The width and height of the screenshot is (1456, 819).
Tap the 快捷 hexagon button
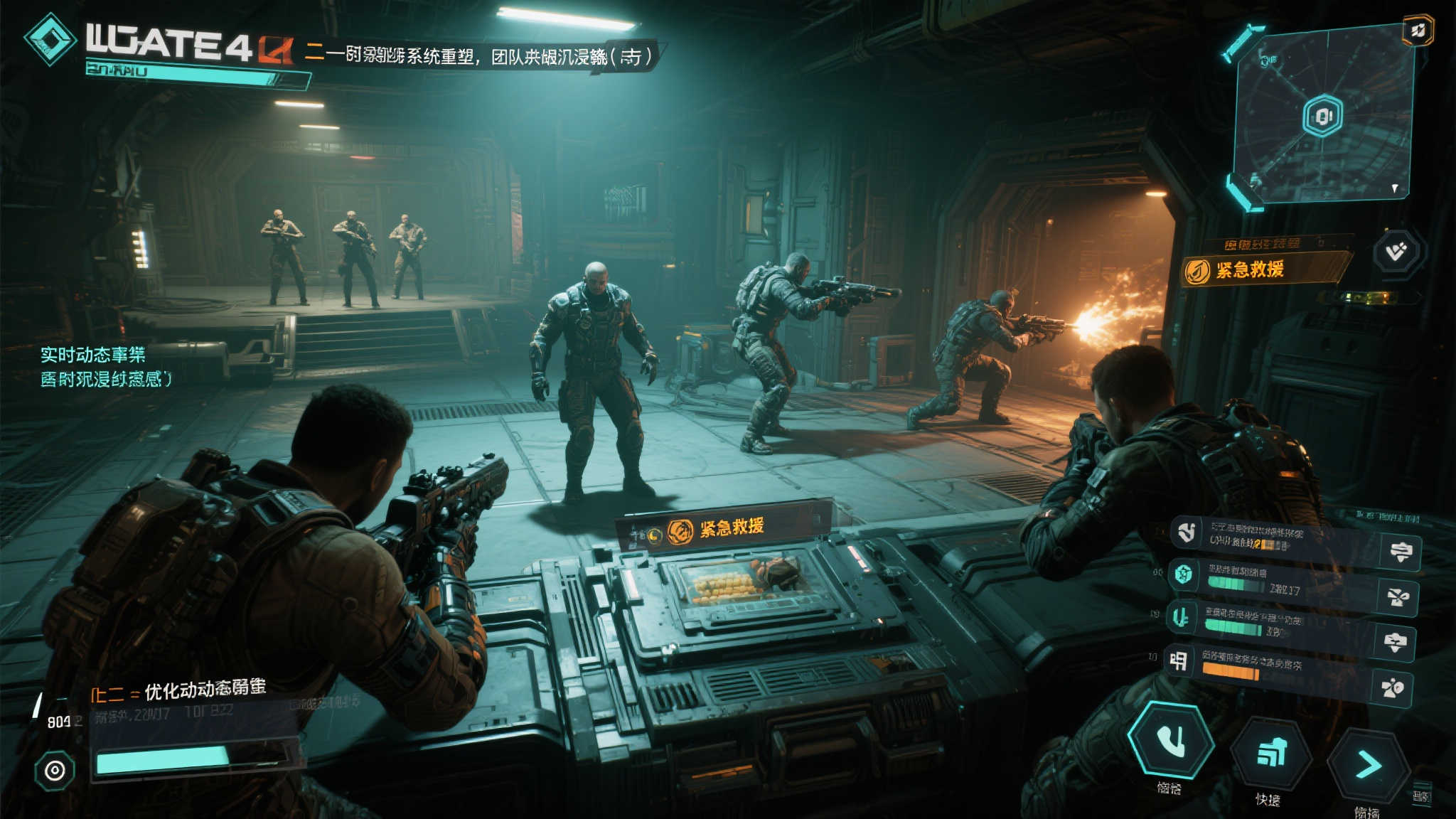(x=1270, y=753)
